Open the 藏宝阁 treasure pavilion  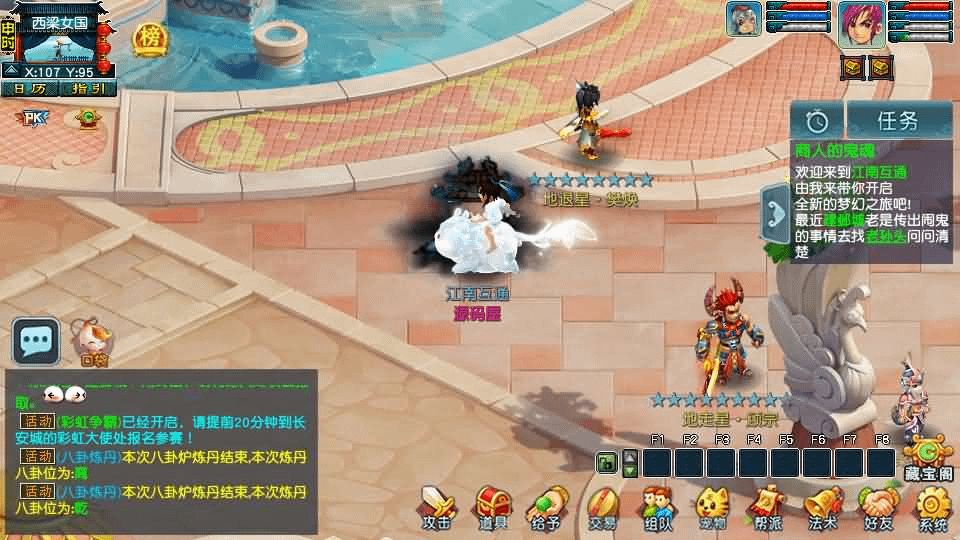927,459
